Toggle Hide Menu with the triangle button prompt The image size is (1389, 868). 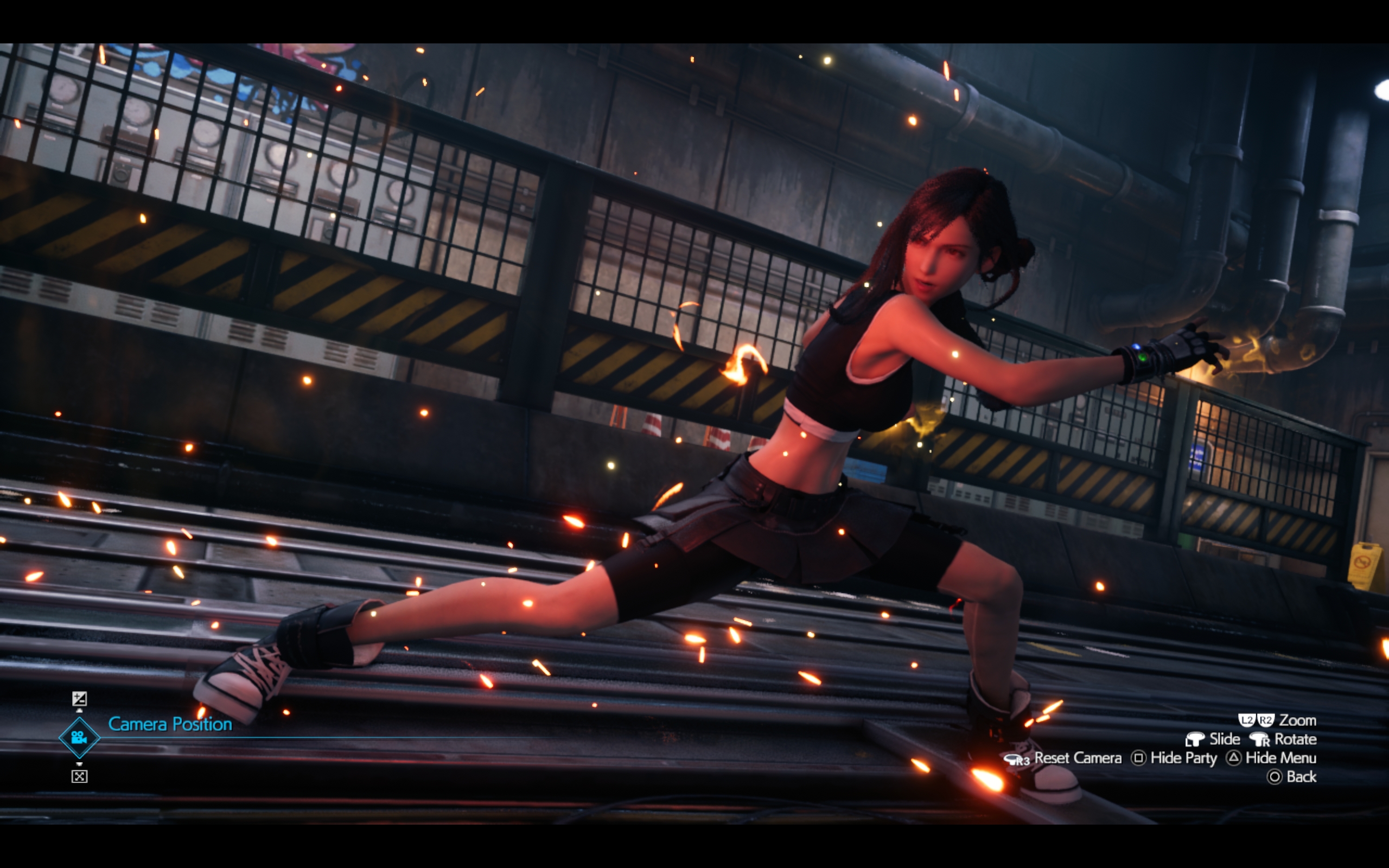point(1233,759)
